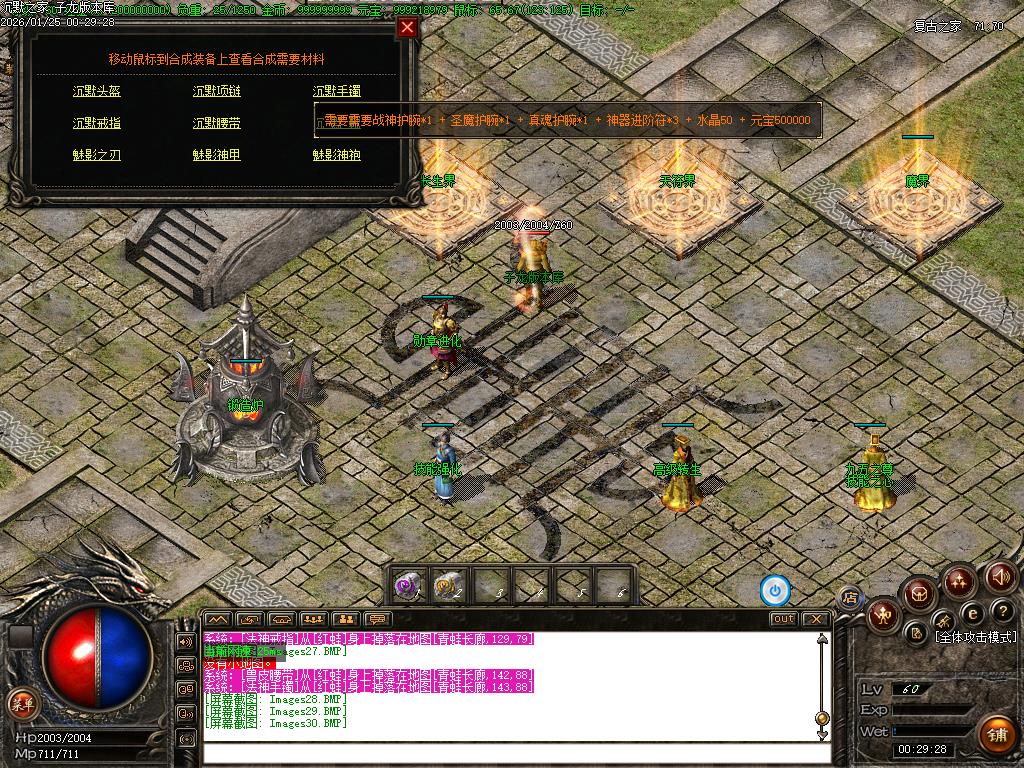Open the round 菜单 menu button
This screenshot has width=1024, height=768.
click(x=21, y=702)
